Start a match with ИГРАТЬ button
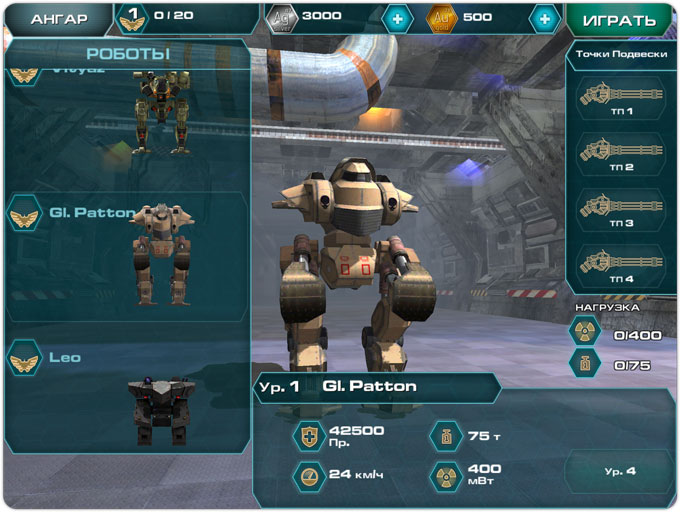Screen dimensions: 680x512 (620, 19)
